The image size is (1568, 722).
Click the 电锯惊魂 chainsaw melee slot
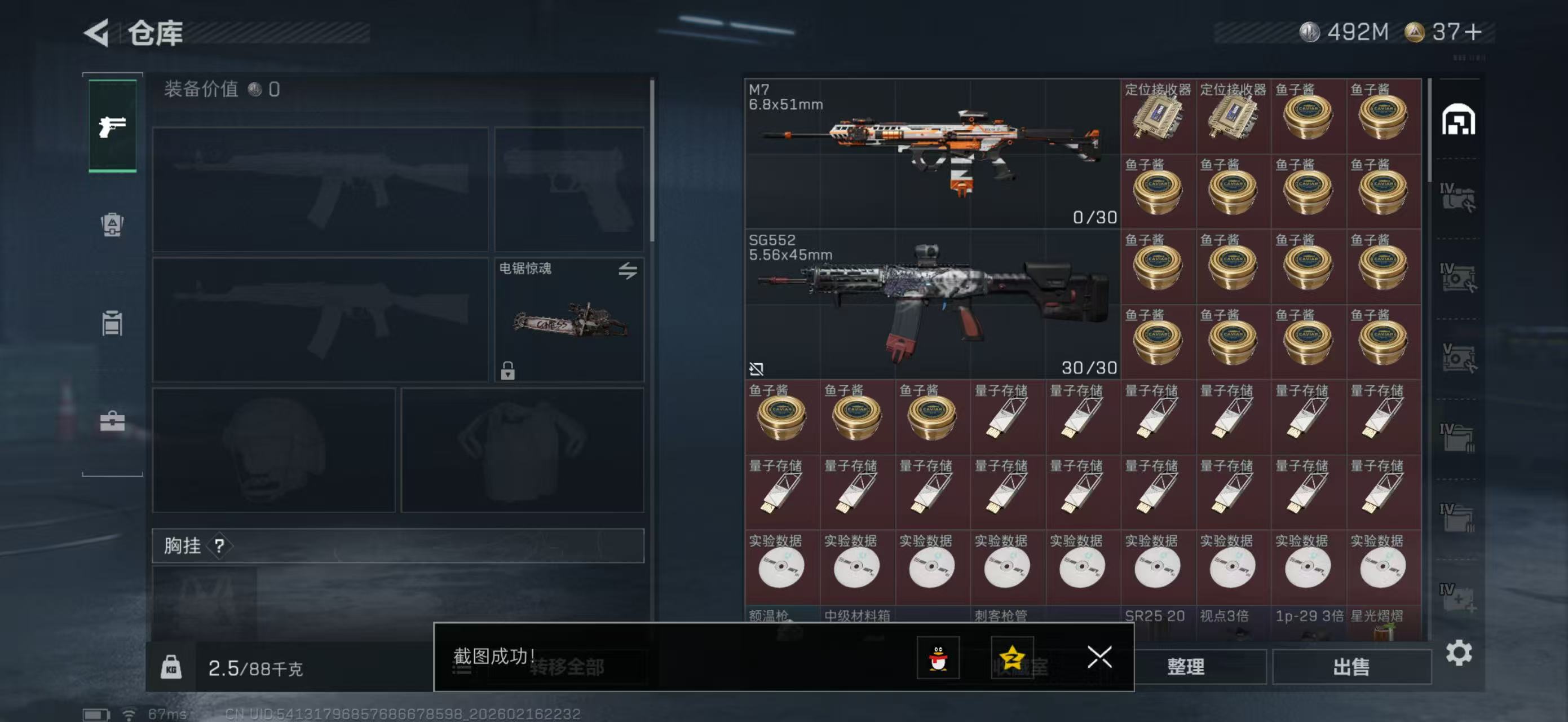(x=569, y=320)
